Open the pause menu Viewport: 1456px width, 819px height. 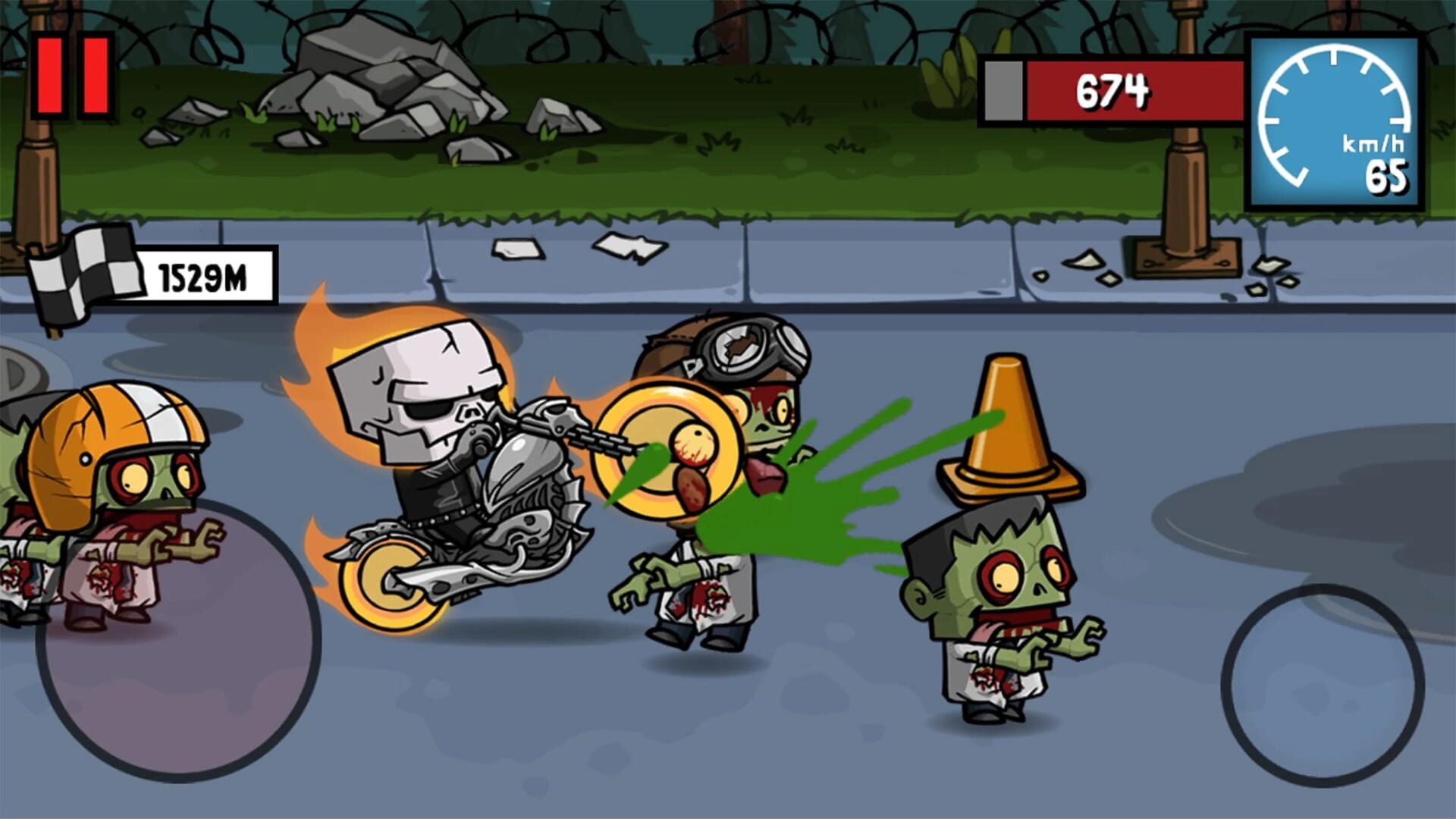click(x=72, y=72)
